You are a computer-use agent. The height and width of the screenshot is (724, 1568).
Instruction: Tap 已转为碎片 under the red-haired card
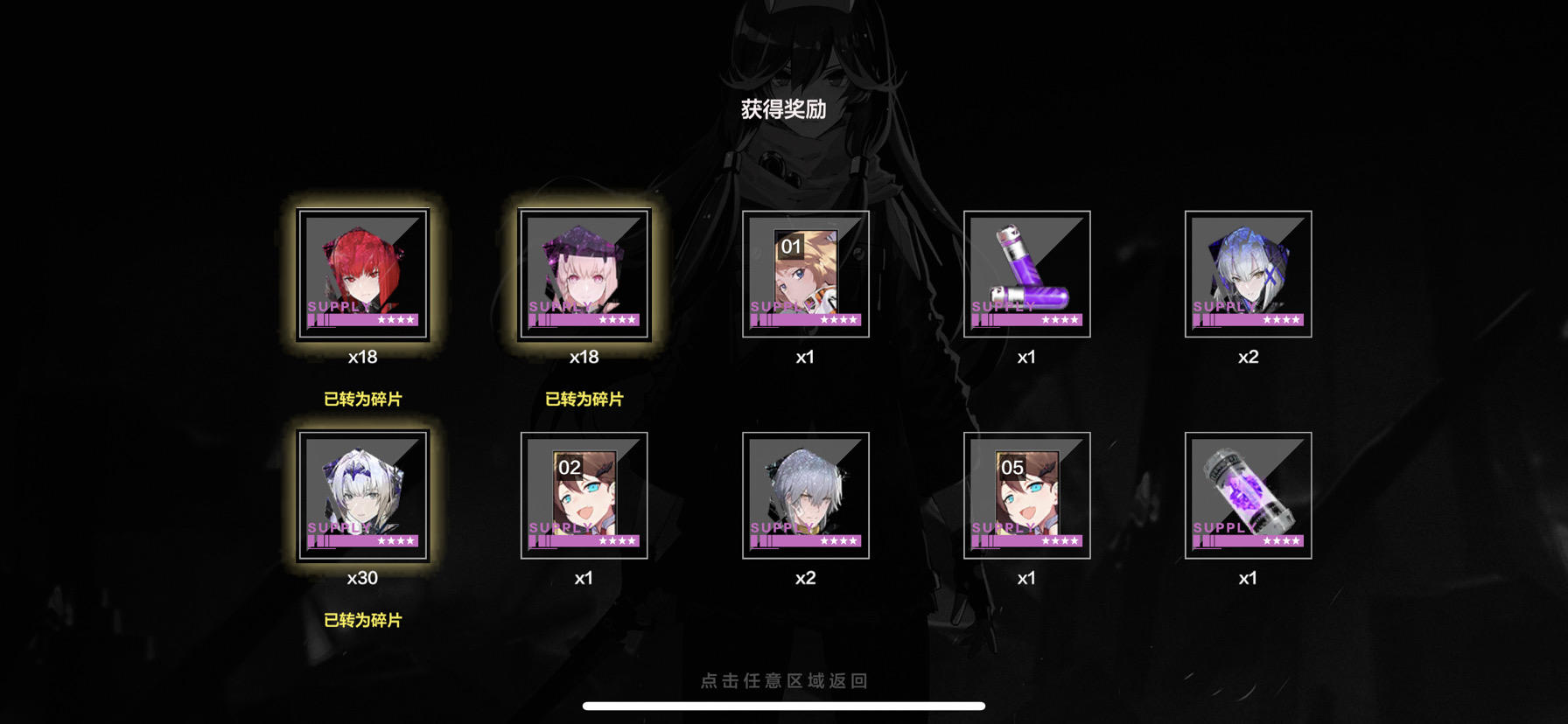[x=364, y=398]
